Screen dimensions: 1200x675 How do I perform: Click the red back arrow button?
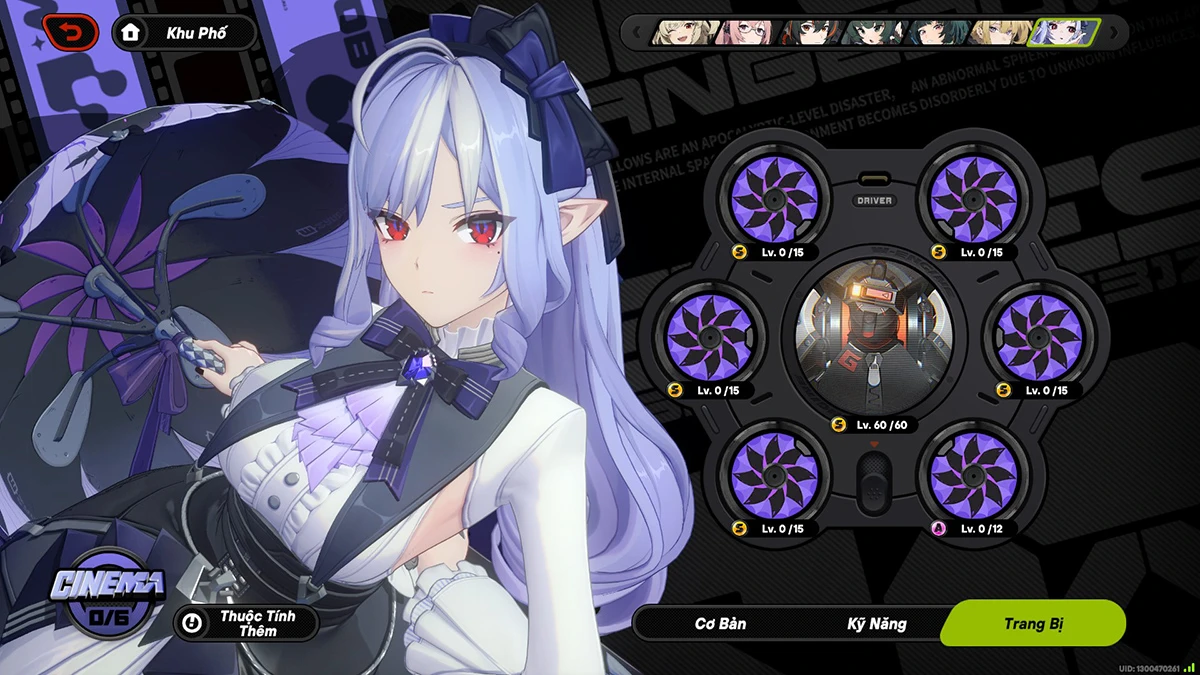pos(70,33)
